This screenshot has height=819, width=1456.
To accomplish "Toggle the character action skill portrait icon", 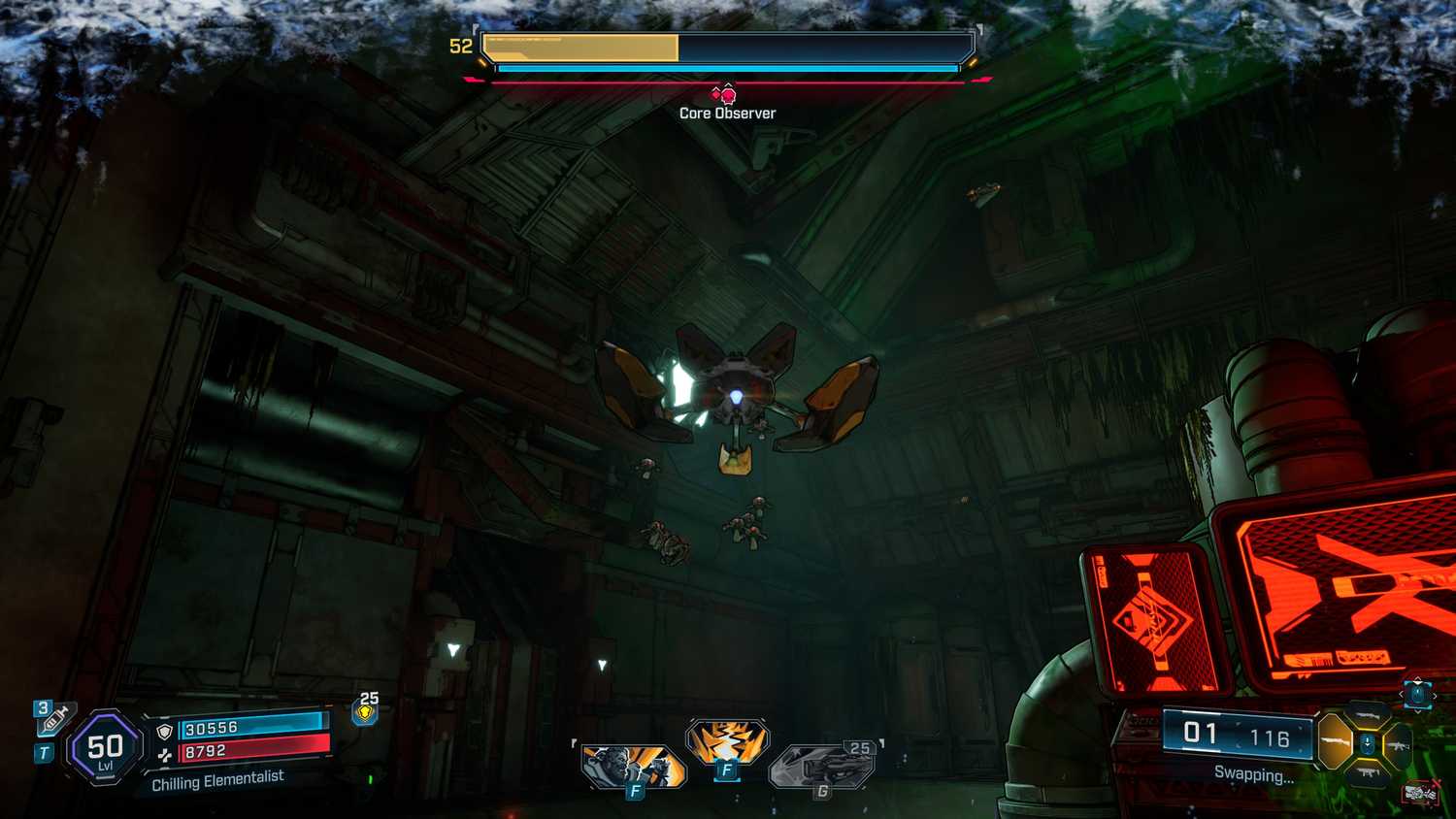I will (633, 765).
